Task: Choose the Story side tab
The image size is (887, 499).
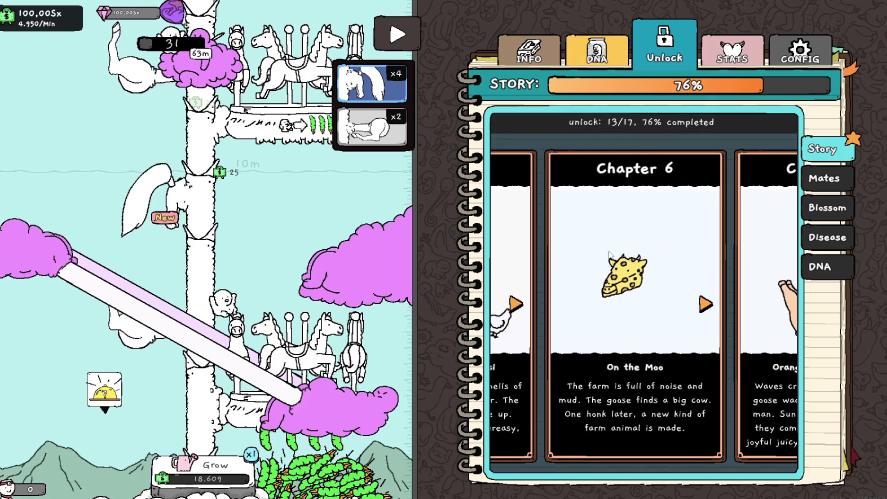Action: coord(826,149)
